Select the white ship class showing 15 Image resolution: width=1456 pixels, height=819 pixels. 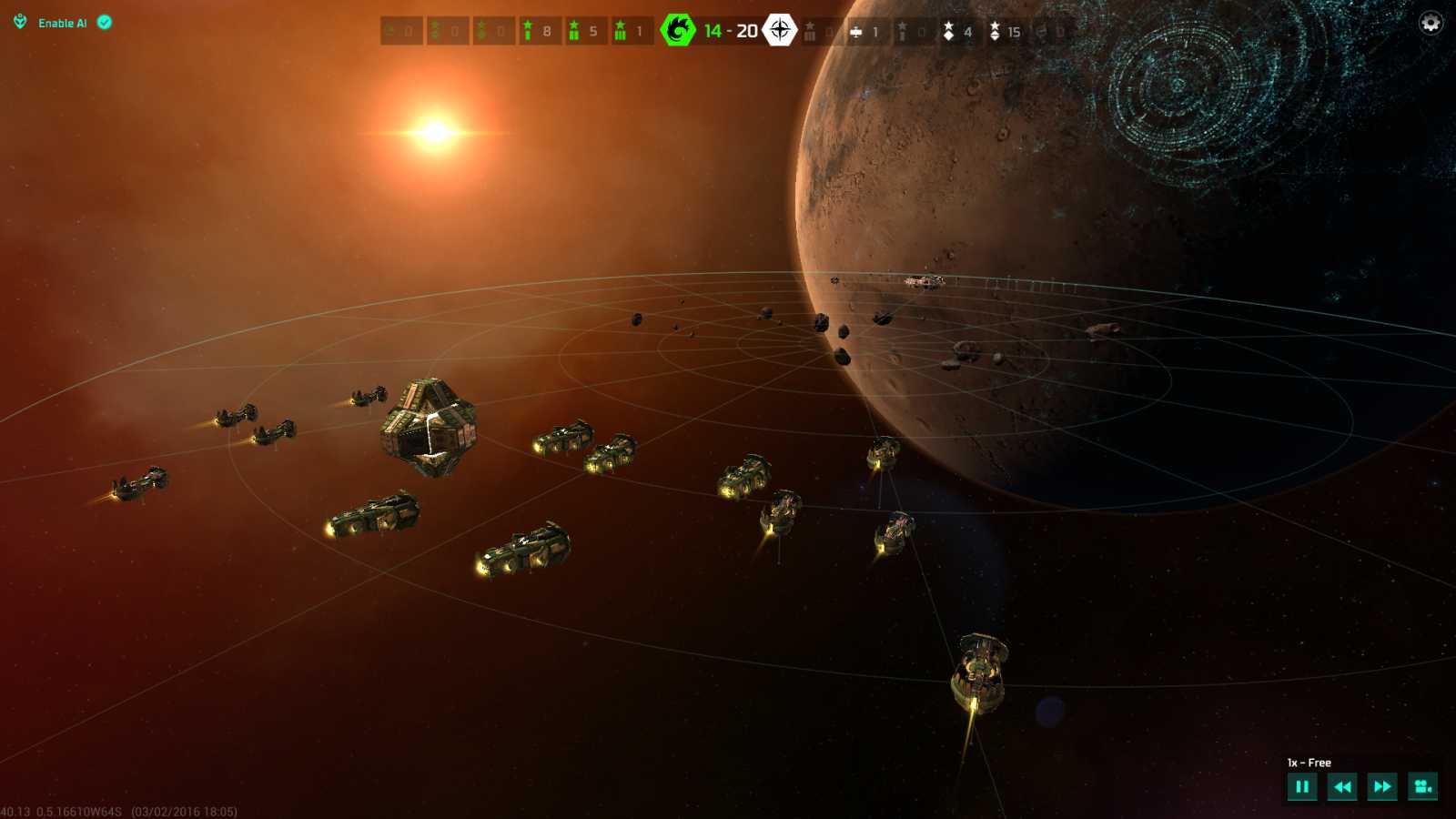click(1005, 32)
